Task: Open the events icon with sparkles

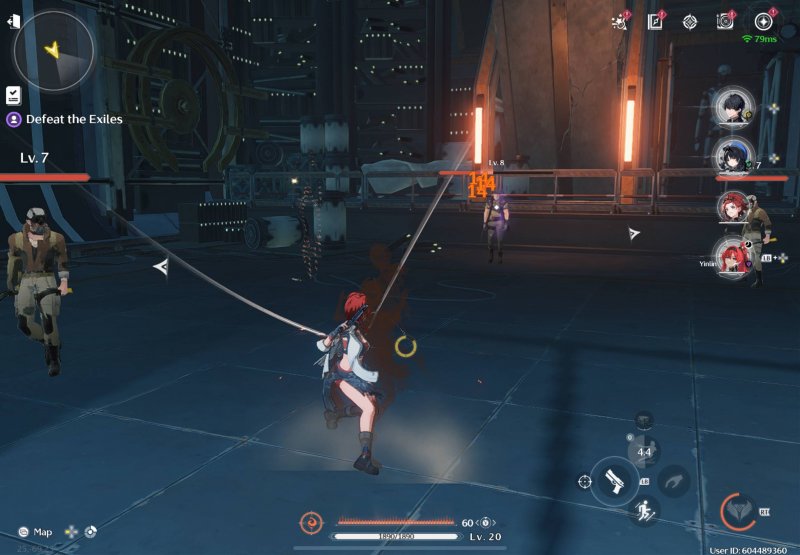Action: pyautogui.click(x=620, y=21)
